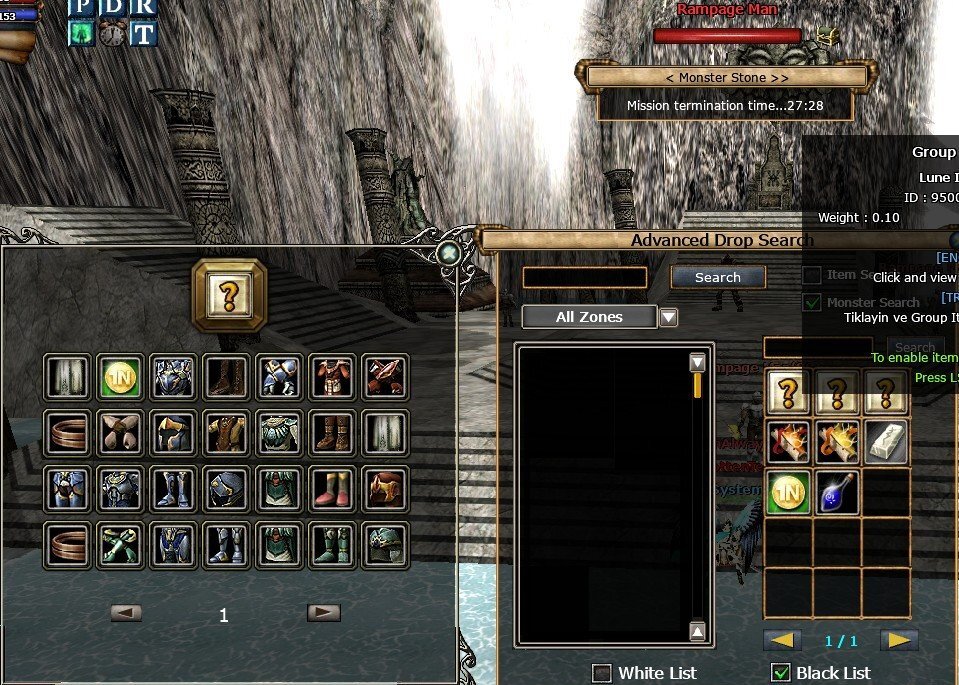Screen dimensions: 959x685
Task: Choose the white ingot bar item
Action: point(887,442)
